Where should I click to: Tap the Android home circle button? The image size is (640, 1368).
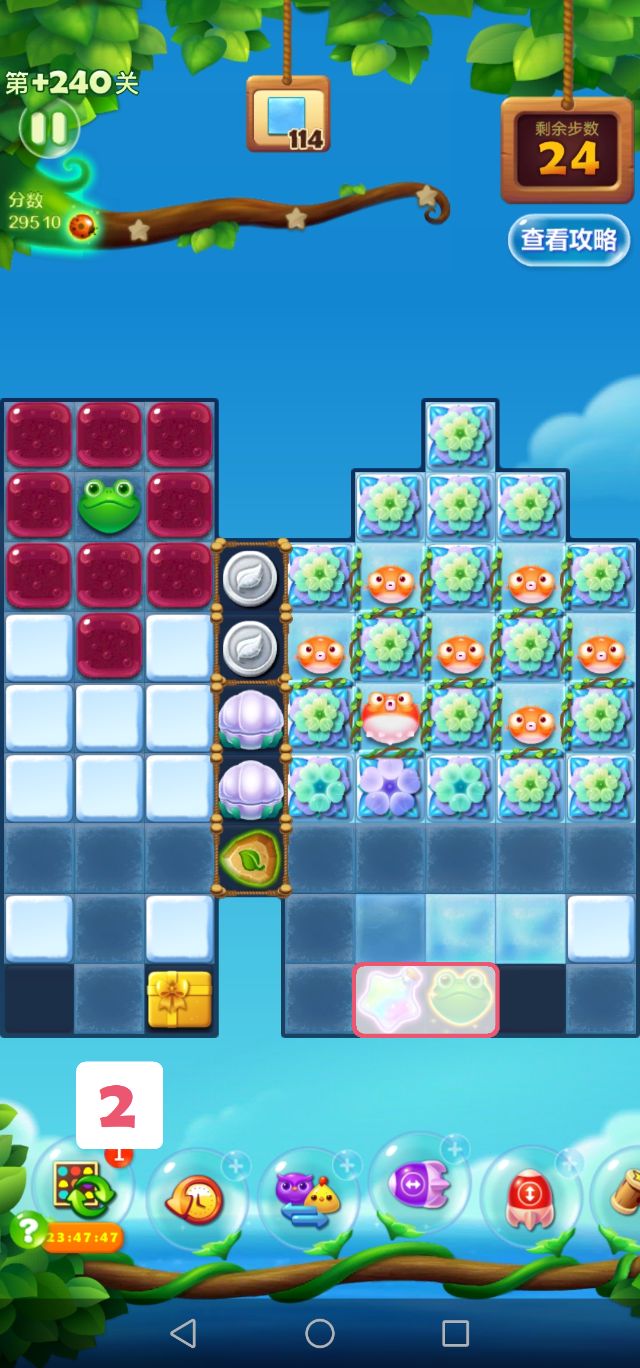320,1332
